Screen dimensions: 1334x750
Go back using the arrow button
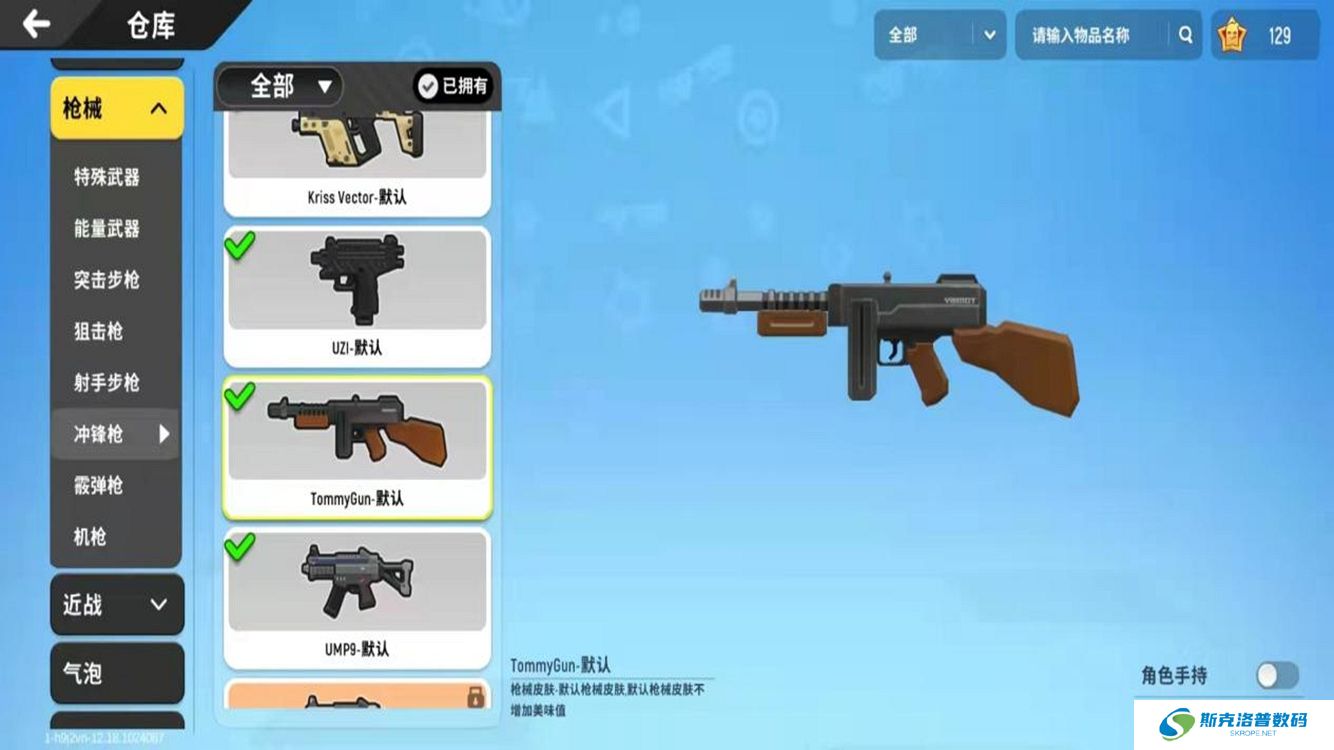click(x=37, y=24)
